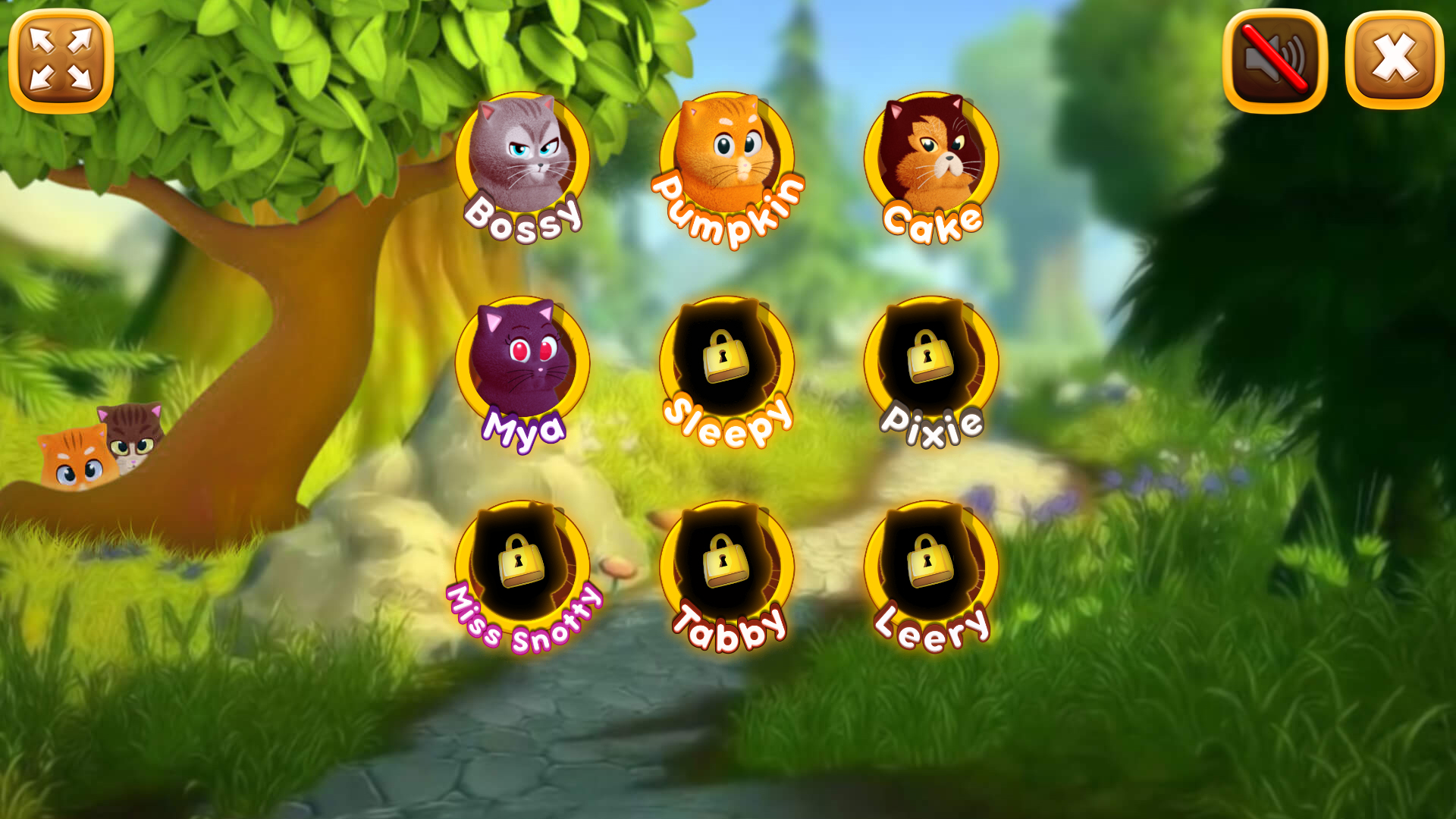
Task: Click Mya's name text
Action: coord(525,428)
